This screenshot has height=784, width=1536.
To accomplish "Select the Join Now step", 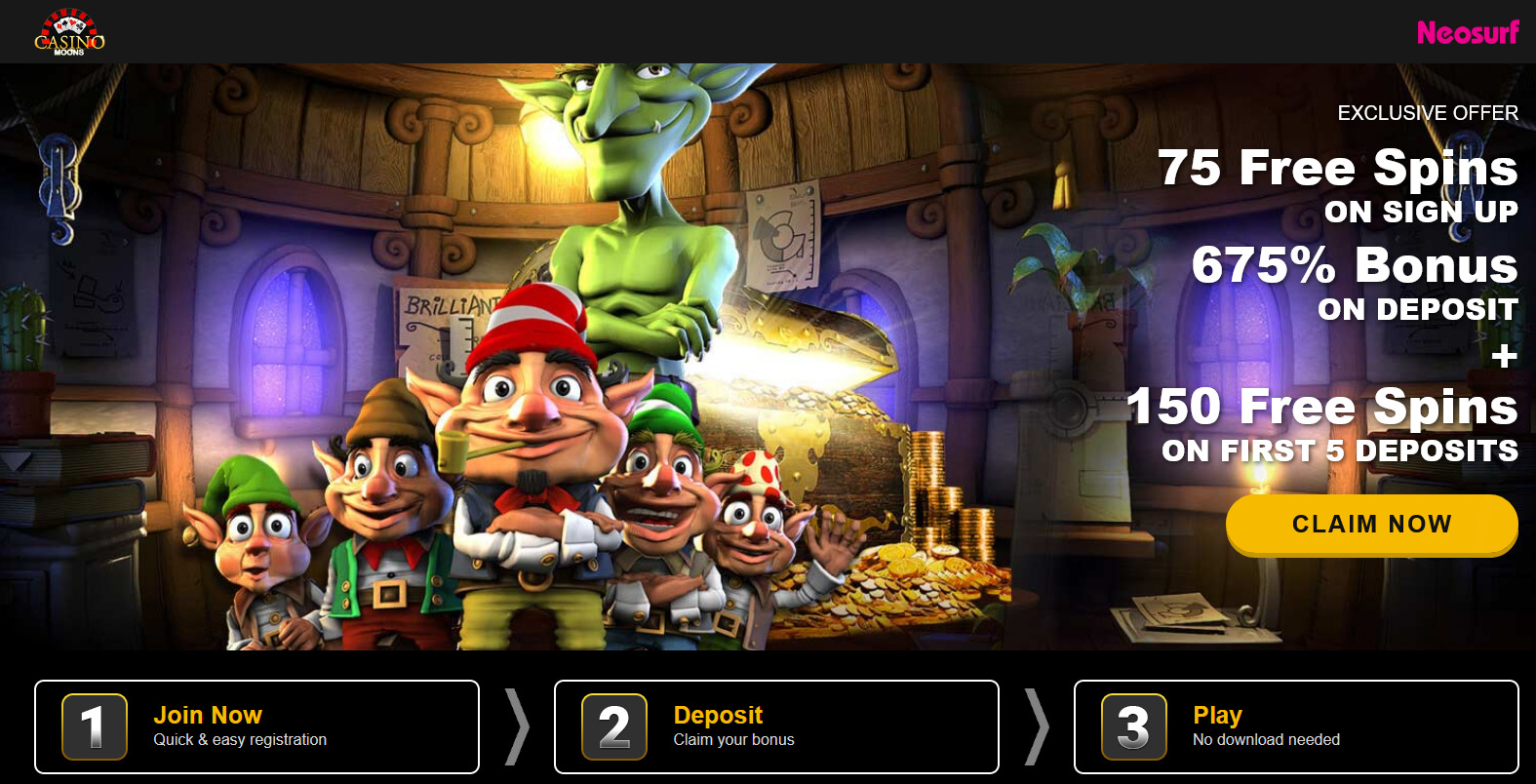I will pos(207,715).
